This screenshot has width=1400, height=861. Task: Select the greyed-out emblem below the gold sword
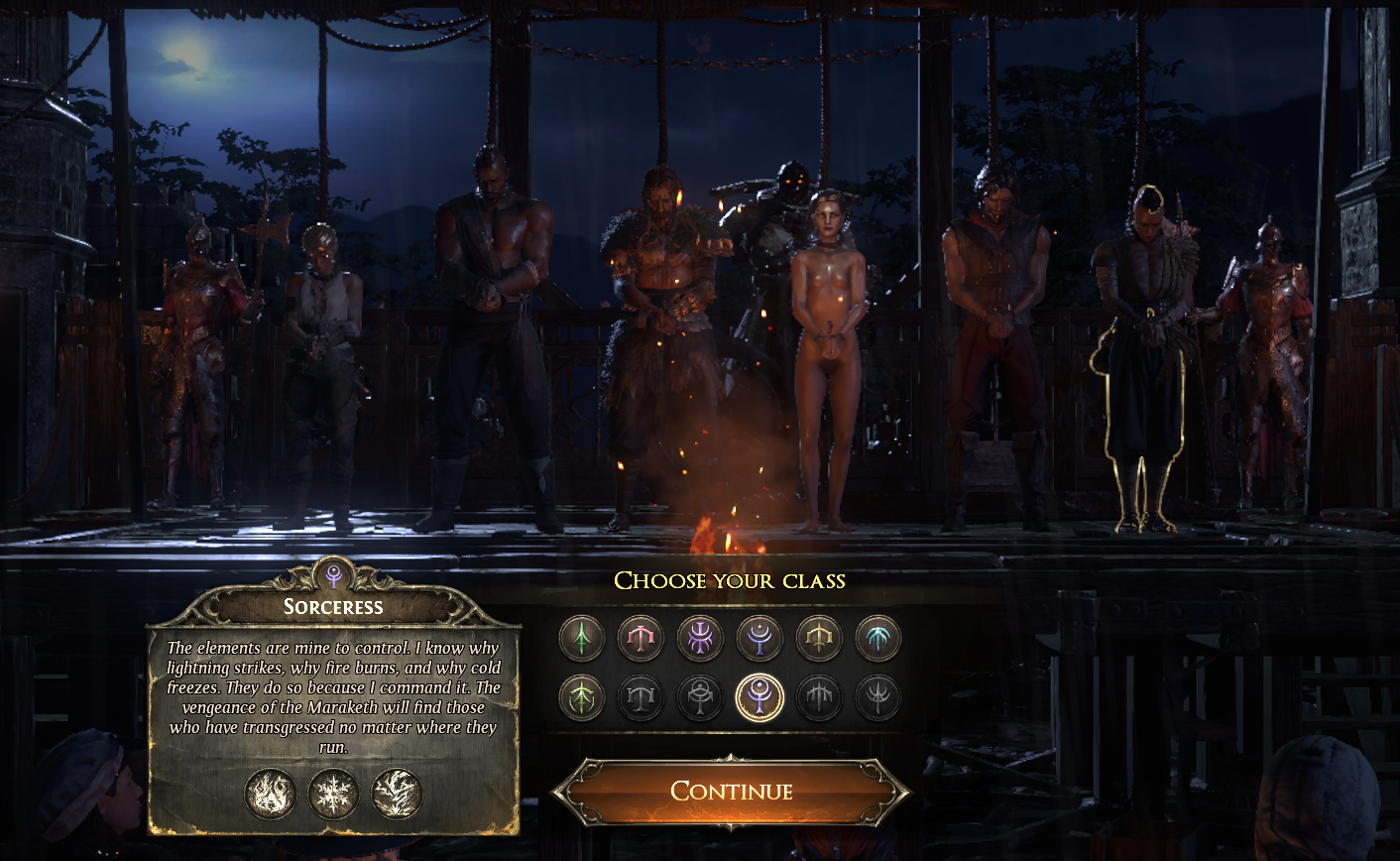tap(819, 698)
